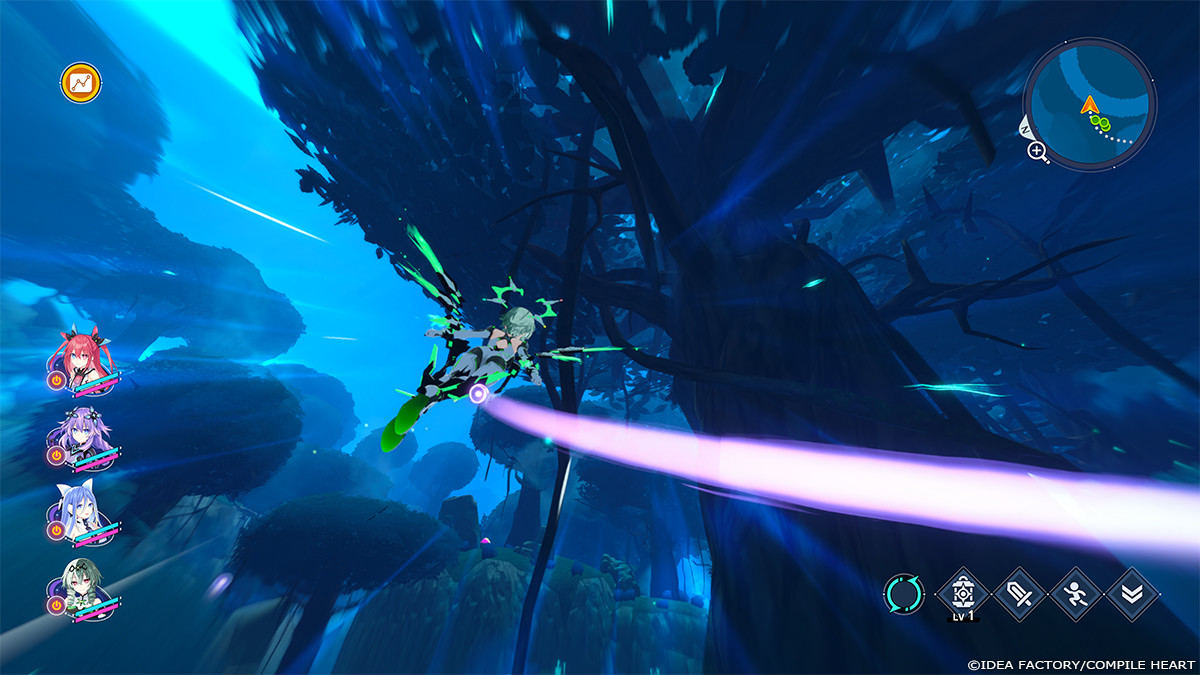
Task: Activate the LV 1 lantern skill icon
Action: pos(963,594)
